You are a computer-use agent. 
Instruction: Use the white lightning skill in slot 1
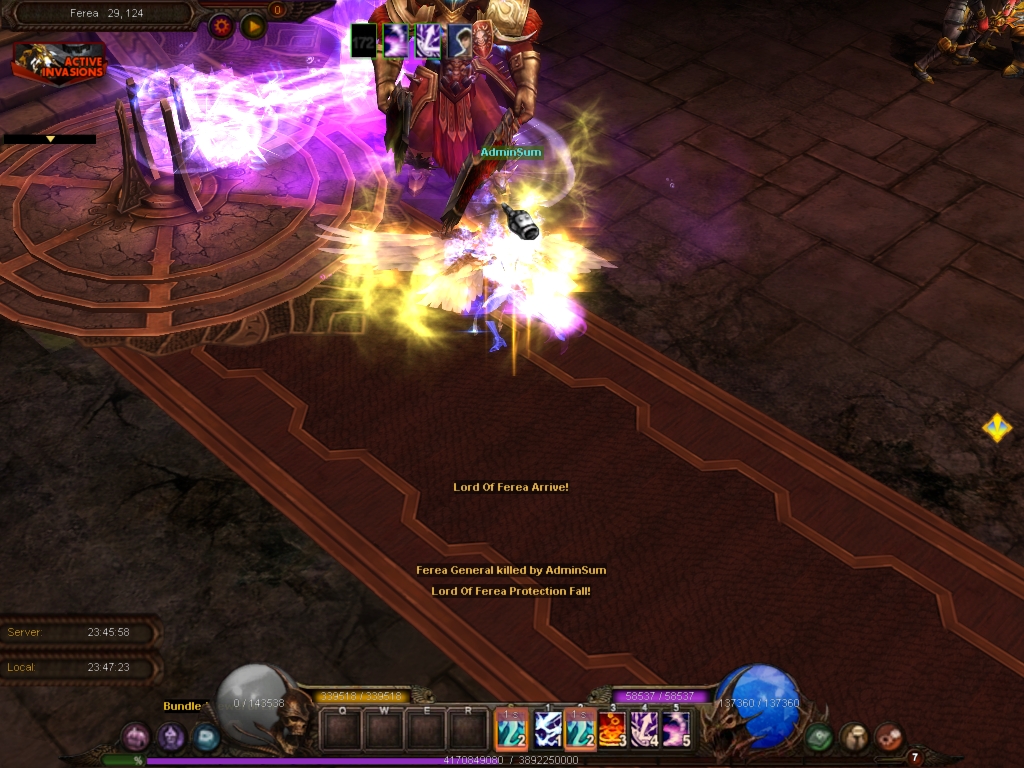point(547,729)
